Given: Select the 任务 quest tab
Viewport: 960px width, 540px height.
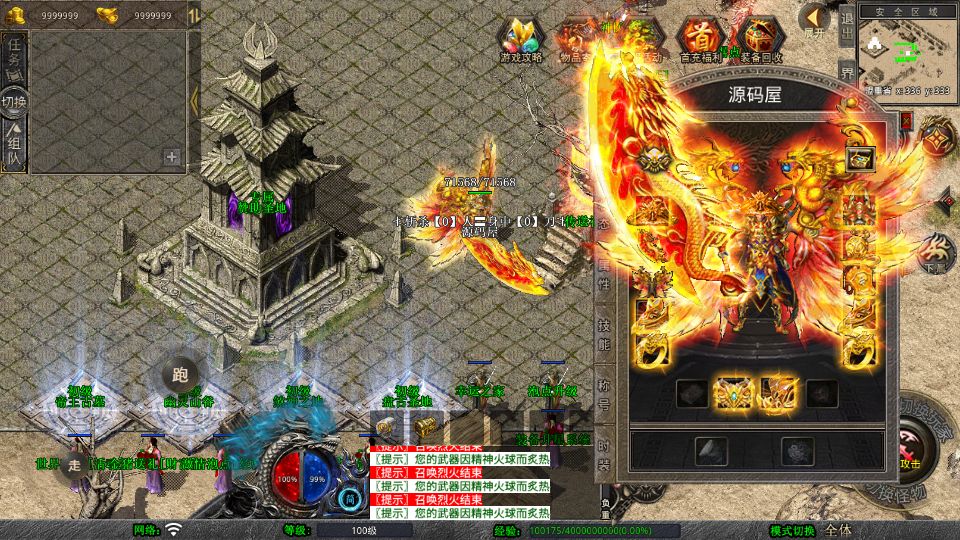Looking at the screenshot, I should [x=14, y=58].
